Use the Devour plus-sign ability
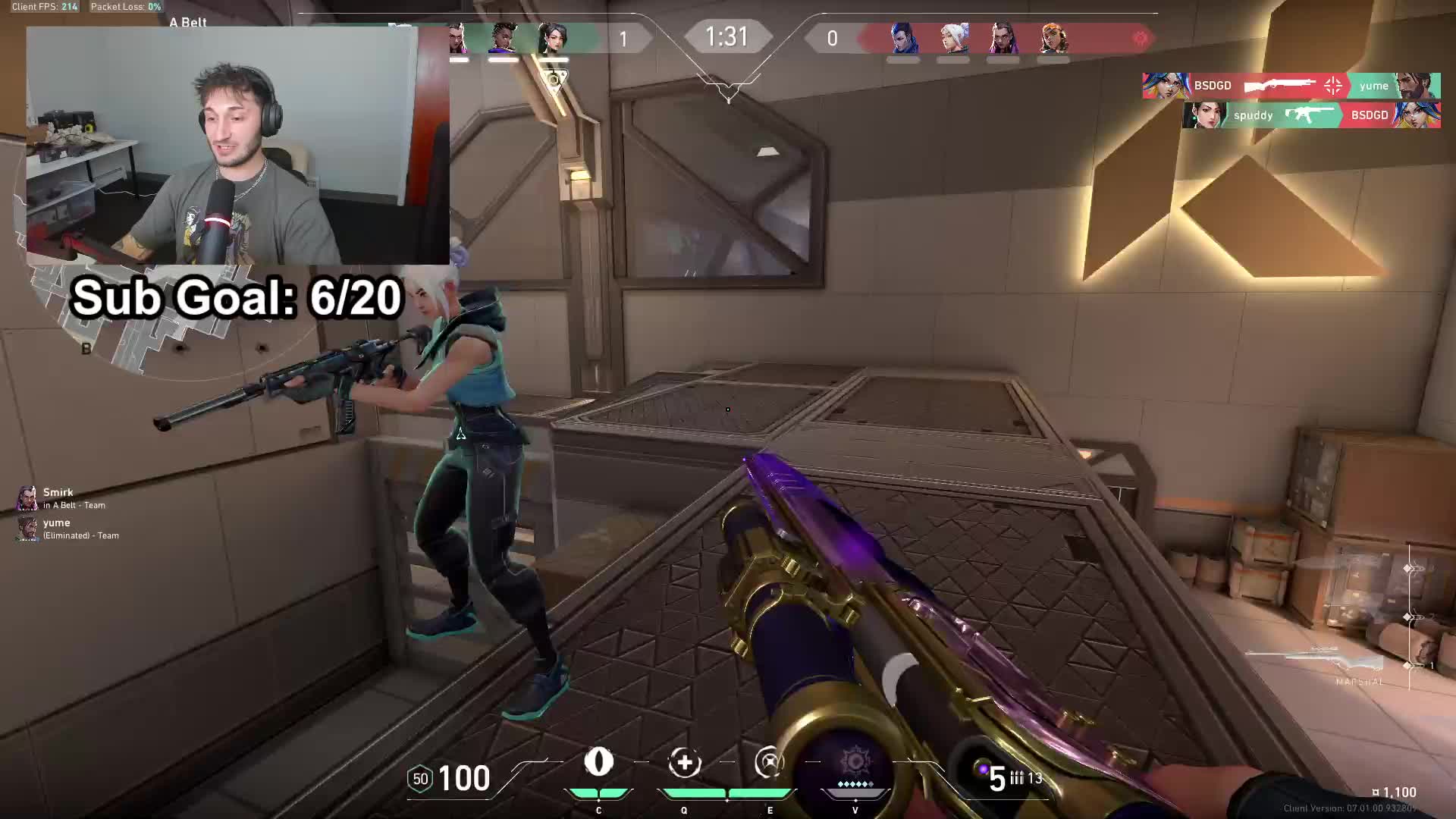Viewport: 1456px width, 819px height. (684, 763)
